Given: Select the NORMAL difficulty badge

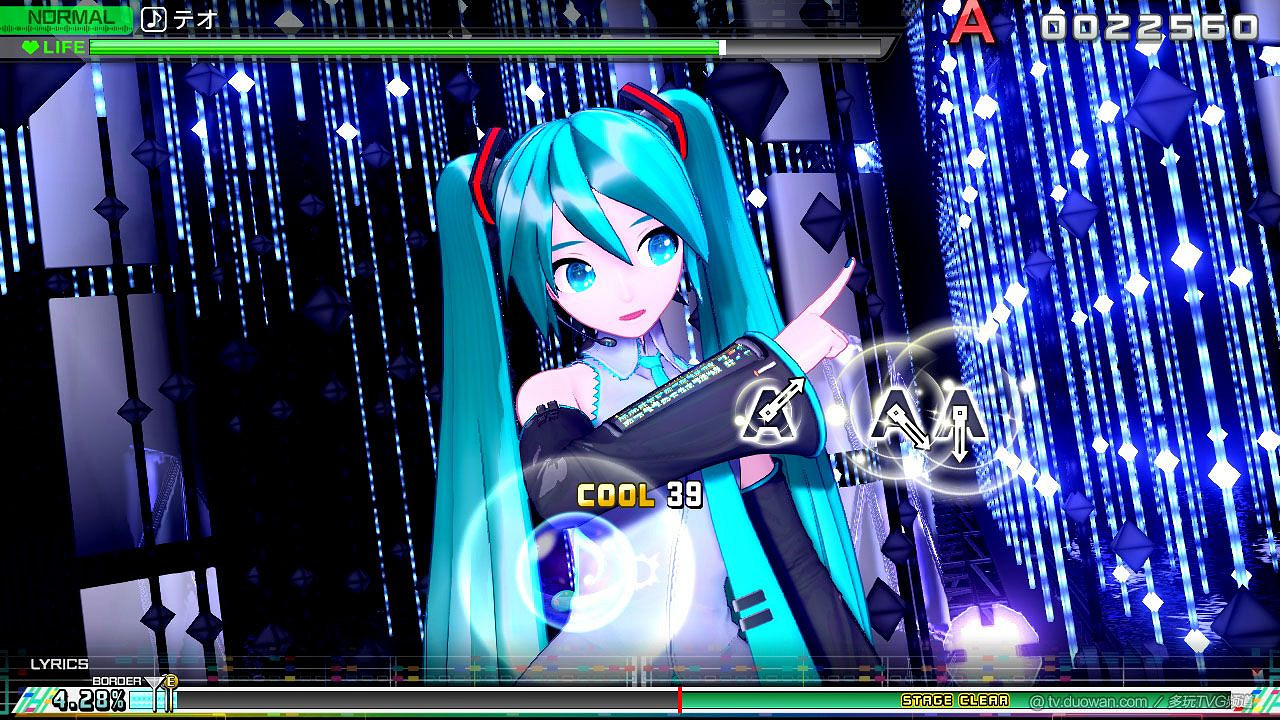Looking at the screenshot, I should pos(62,16).
